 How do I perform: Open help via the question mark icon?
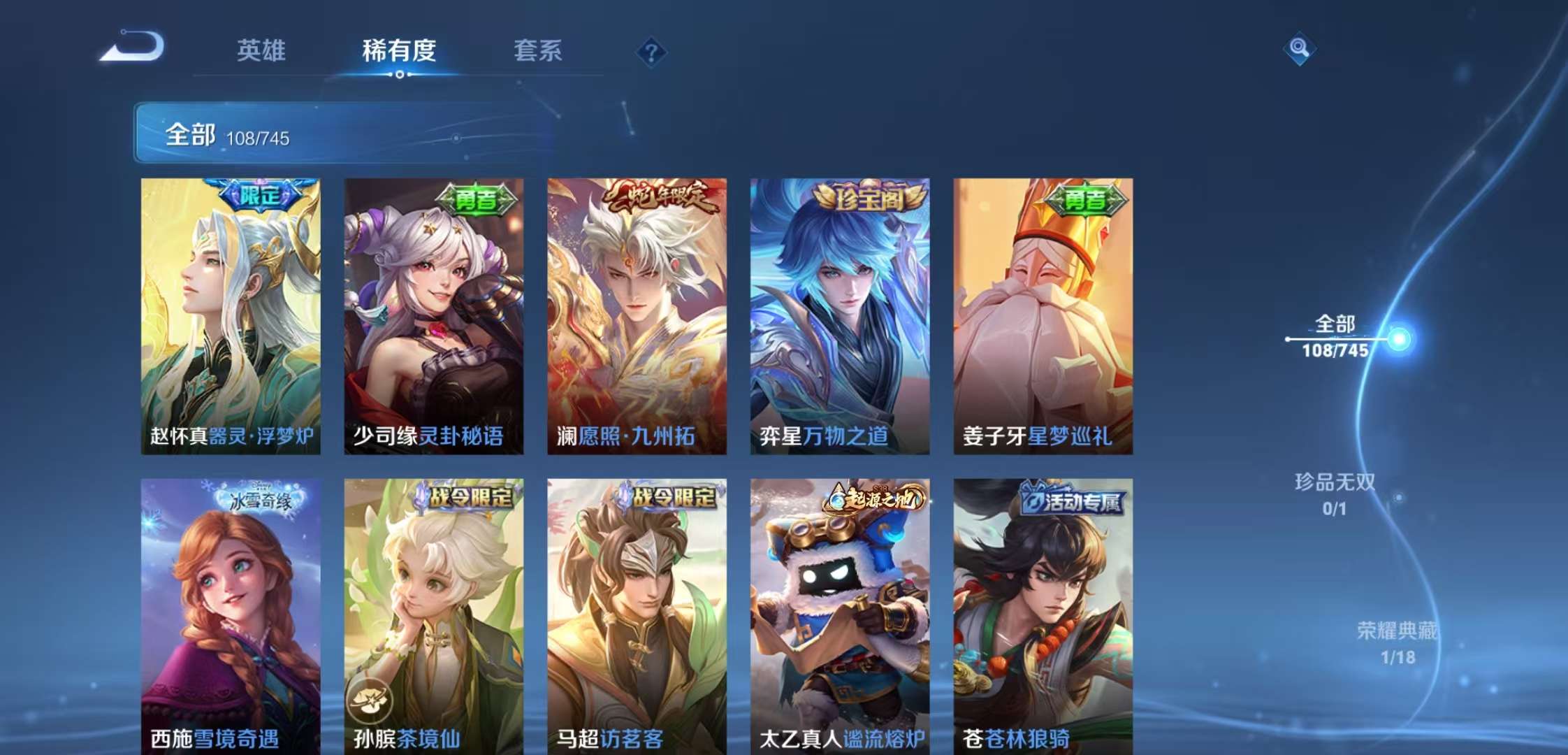point(652,52)
